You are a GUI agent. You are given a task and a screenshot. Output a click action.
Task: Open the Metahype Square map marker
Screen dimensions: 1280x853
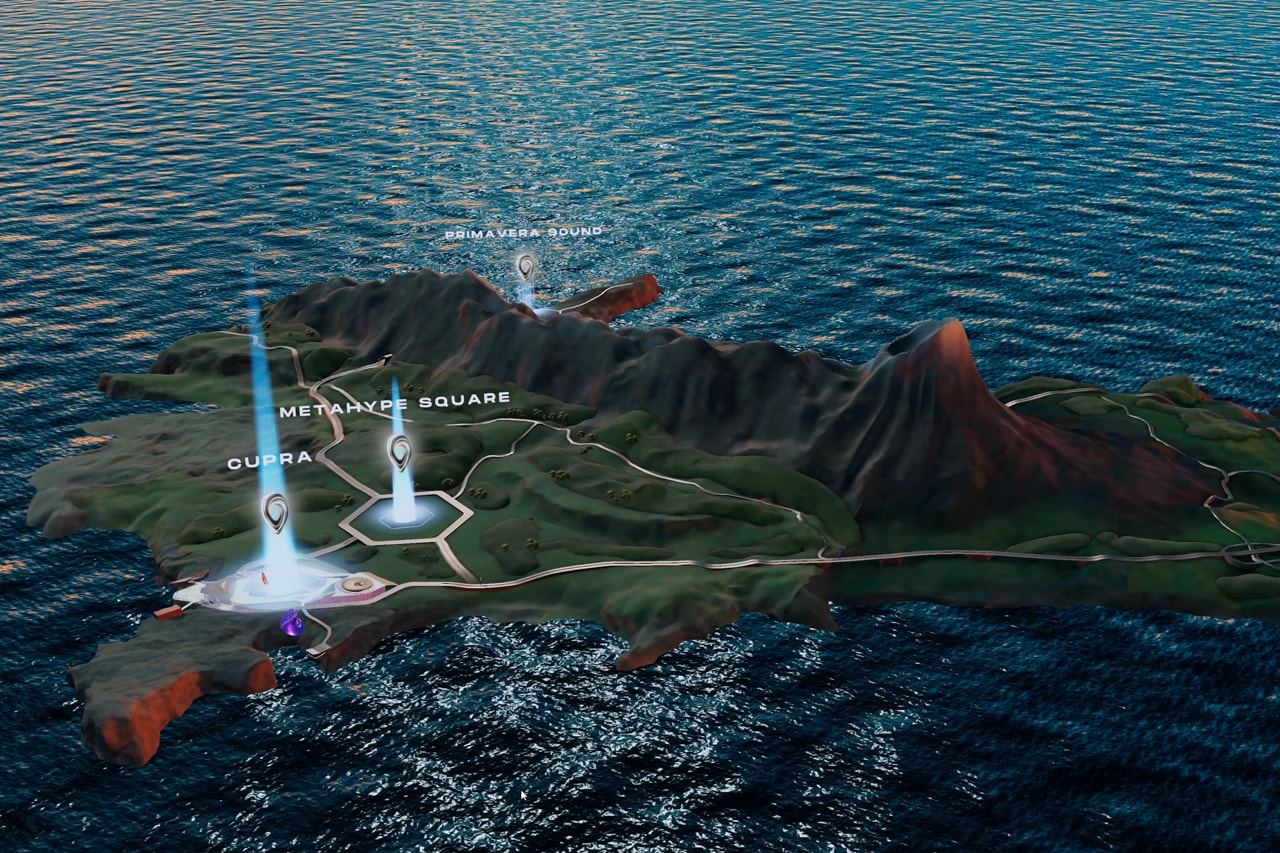point(400,451)
